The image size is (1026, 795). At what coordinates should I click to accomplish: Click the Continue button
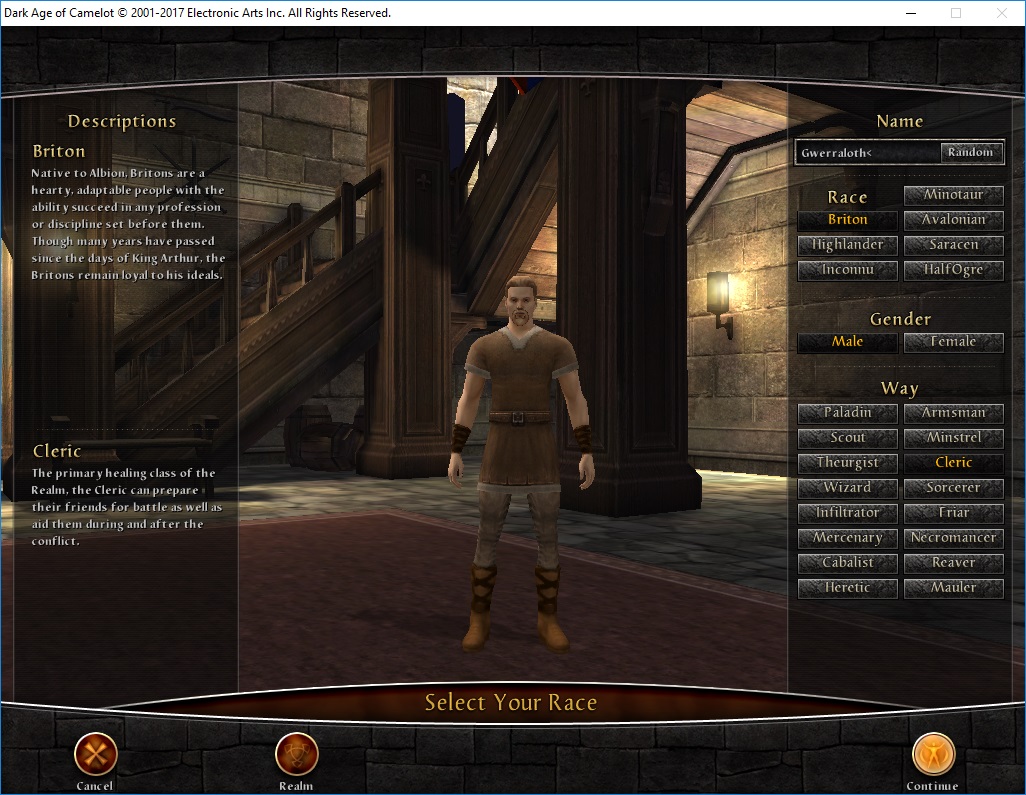933,754
